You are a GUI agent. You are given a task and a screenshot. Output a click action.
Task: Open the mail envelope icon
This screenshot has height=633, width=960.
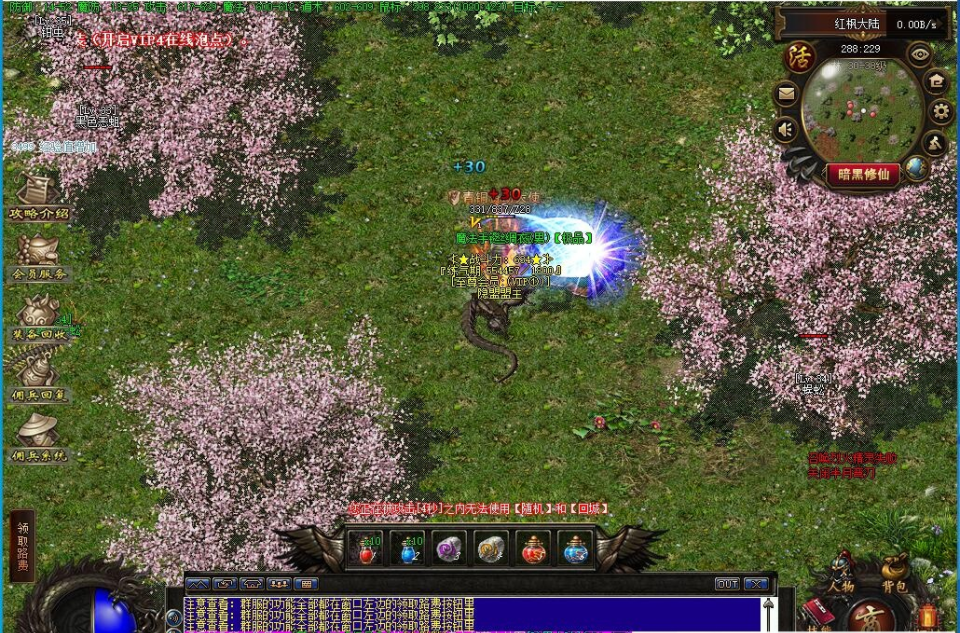pyautogui.click(x=786, y=95)
